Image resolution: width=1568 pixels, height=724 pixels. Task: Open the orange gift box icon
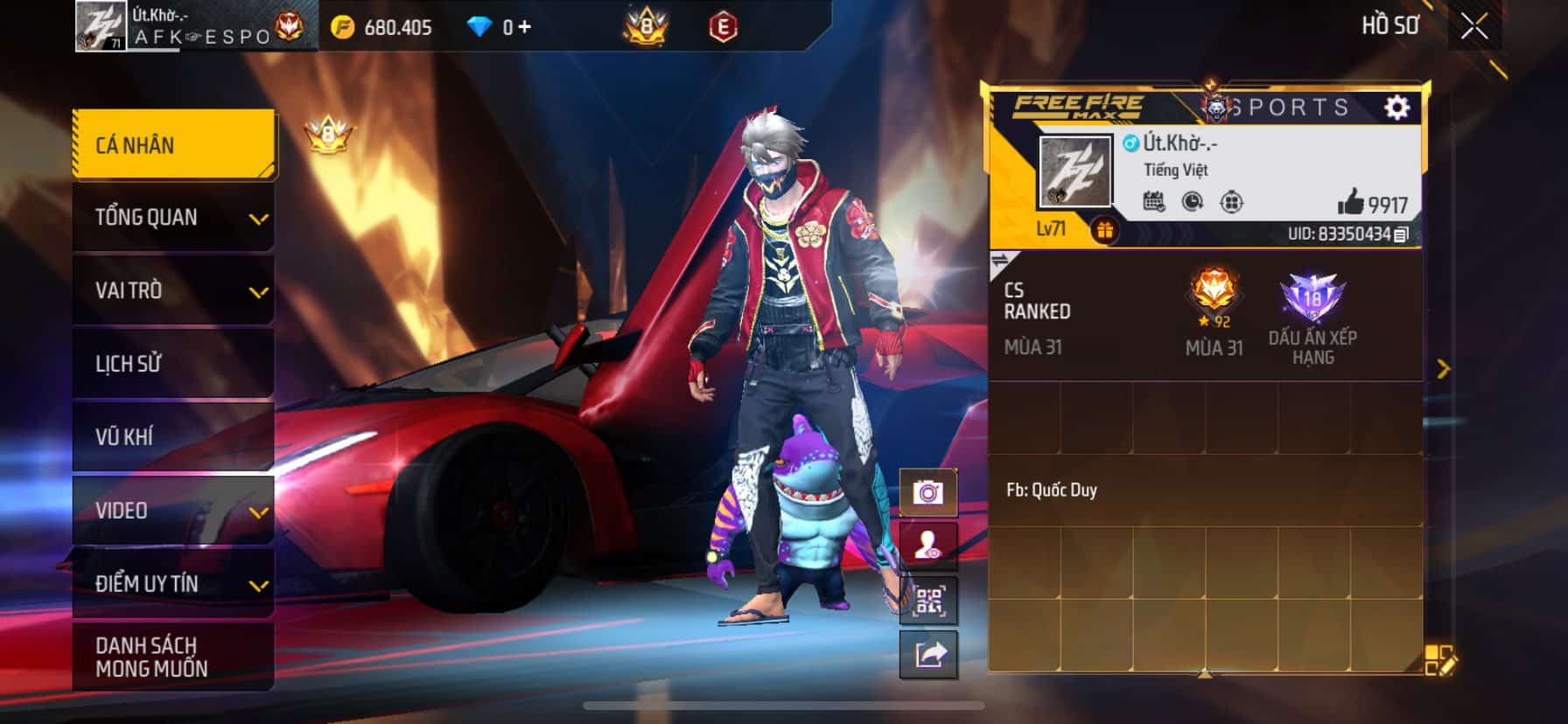(1105, 231)
